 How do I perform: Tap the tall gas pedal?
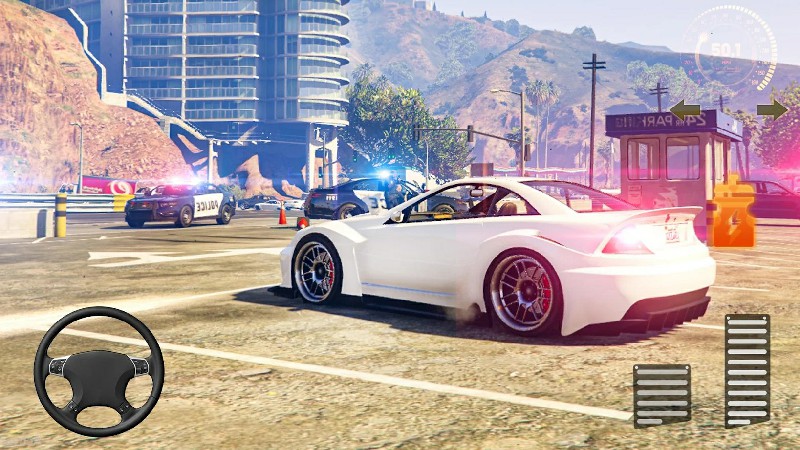pyautogui.click(x=747, y=370)
